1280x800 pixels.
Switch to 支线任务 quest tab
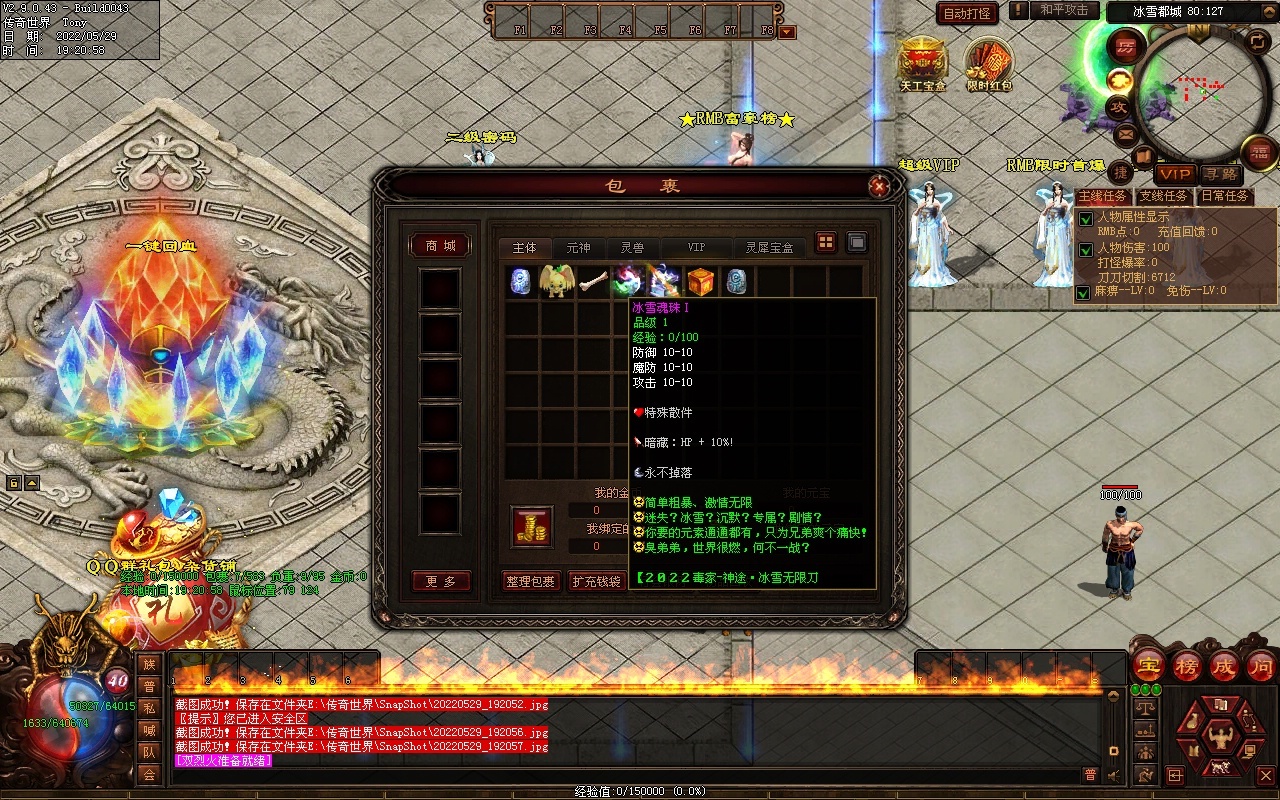tap(1164, 197)
